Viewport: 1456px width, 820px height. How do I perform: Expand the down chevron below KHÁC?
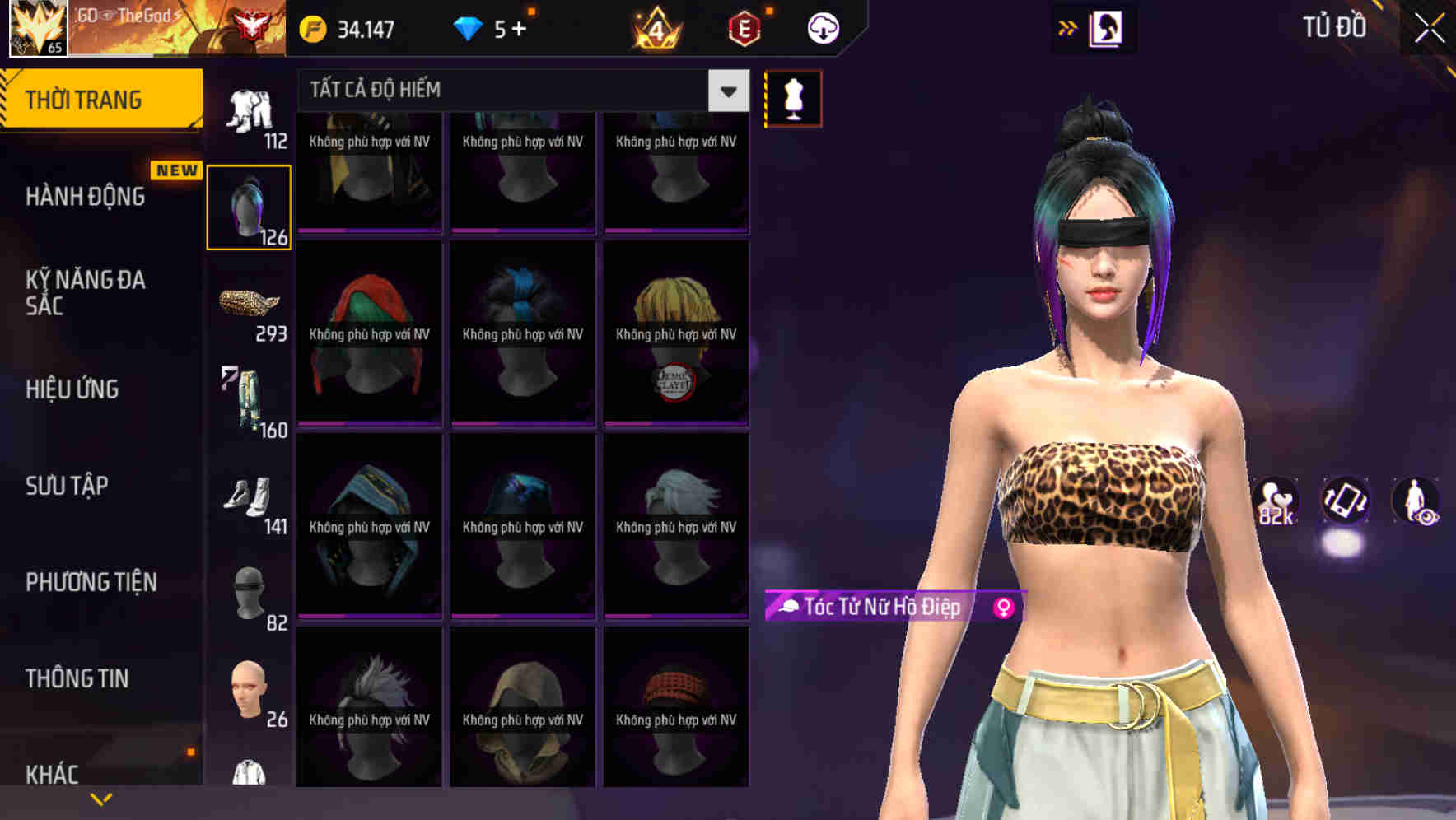[x=100, y=799]
